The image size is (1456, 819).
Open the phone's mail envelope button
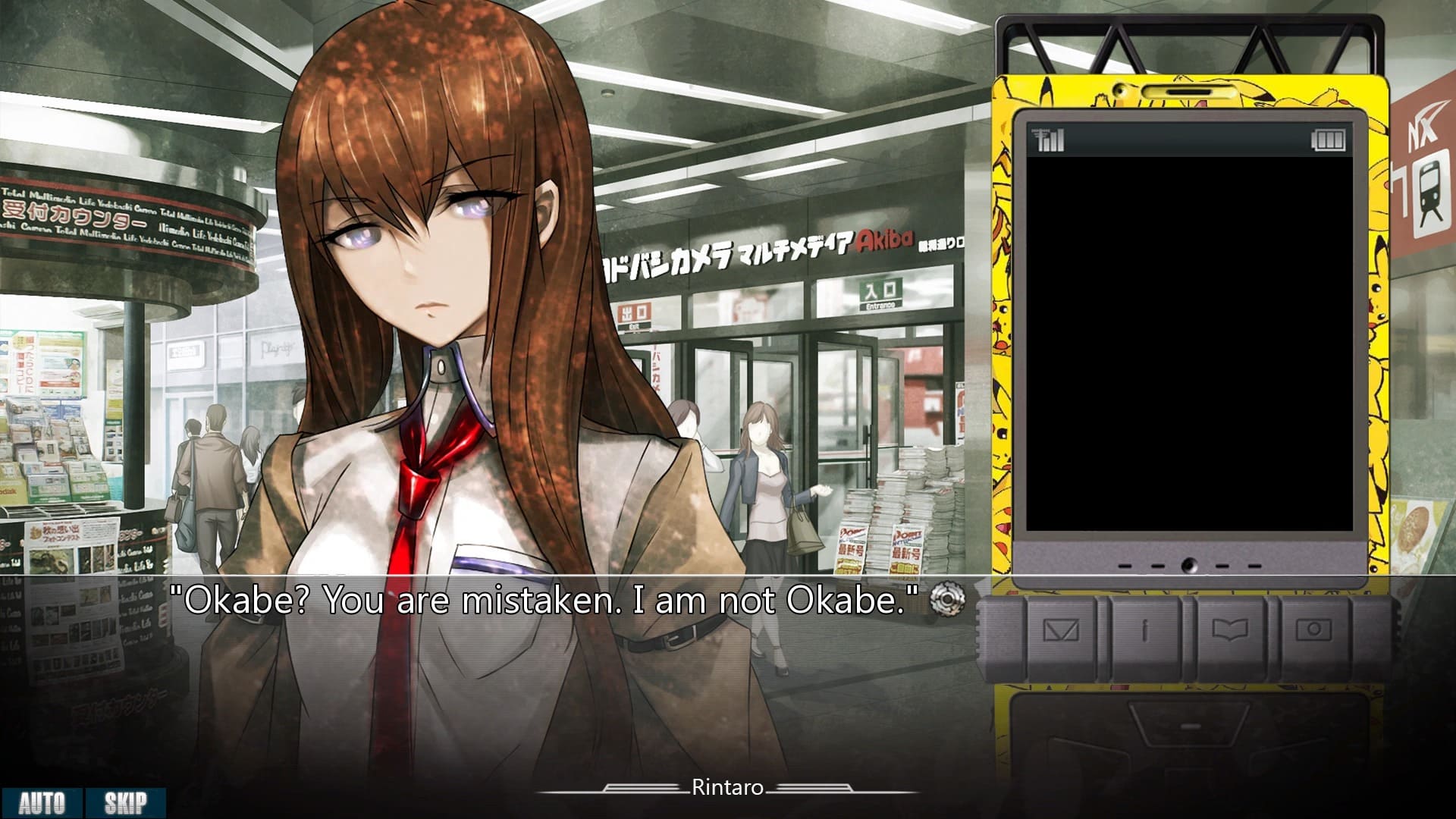1060,631
